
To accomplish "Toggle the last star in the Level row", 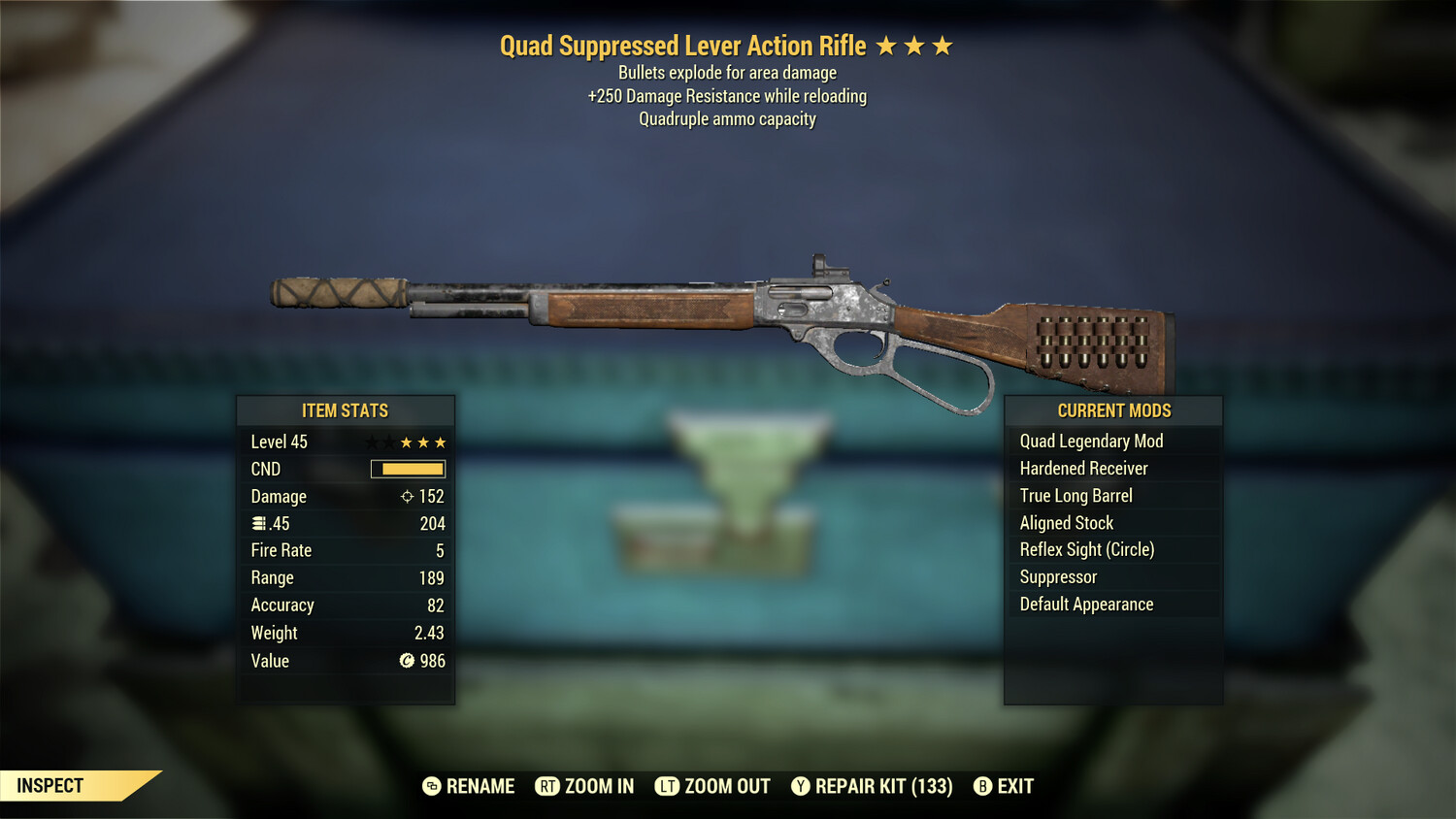I will pos(442,442).
